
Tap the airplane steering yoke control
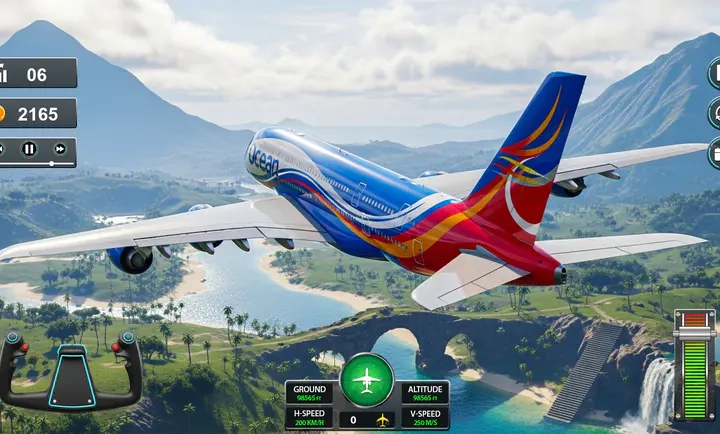70,371
